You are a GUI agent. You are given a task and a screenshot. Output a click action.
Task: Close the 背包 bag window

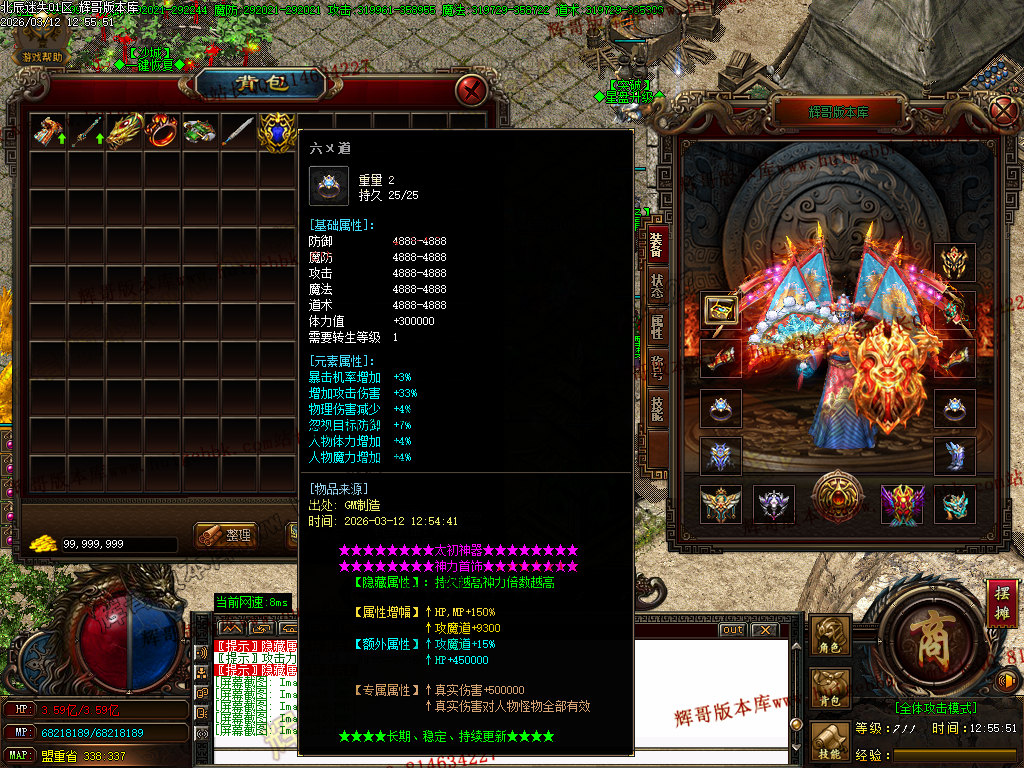point(471,91)
